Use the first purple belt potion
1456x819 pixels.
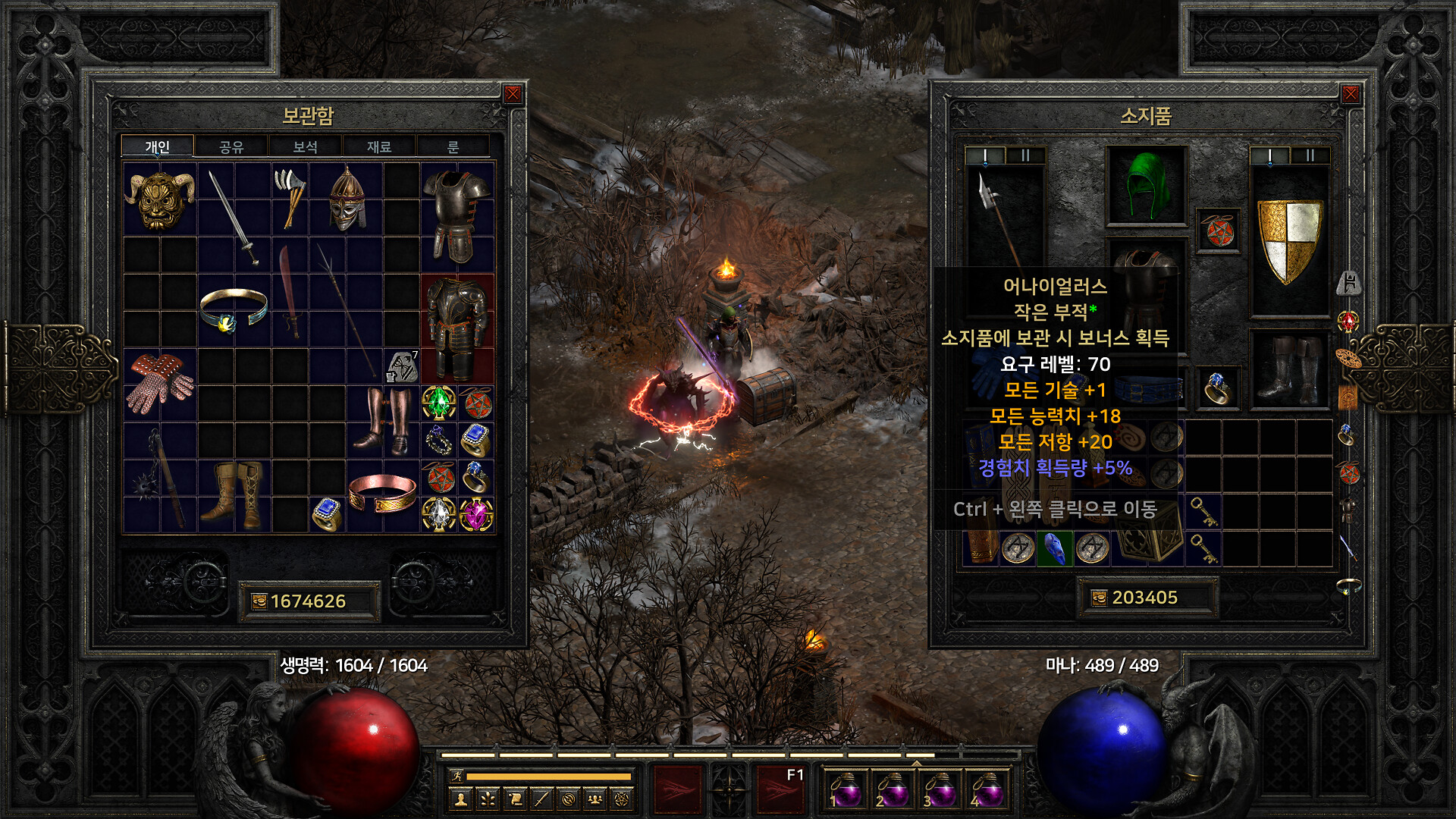[x=845, y=789]
